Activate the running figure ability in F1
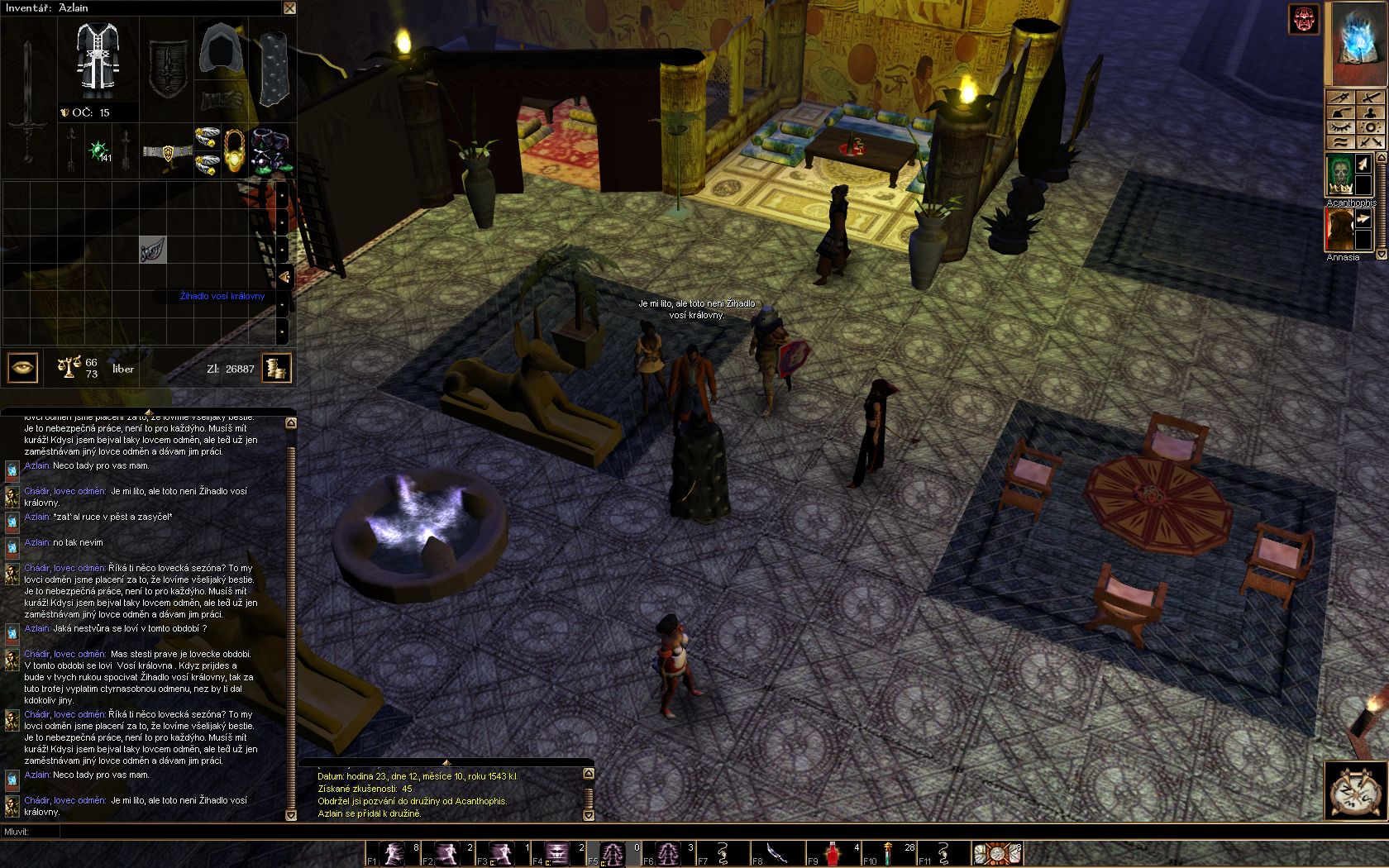This screenshot has width=1389, height=868. [395, 852]
